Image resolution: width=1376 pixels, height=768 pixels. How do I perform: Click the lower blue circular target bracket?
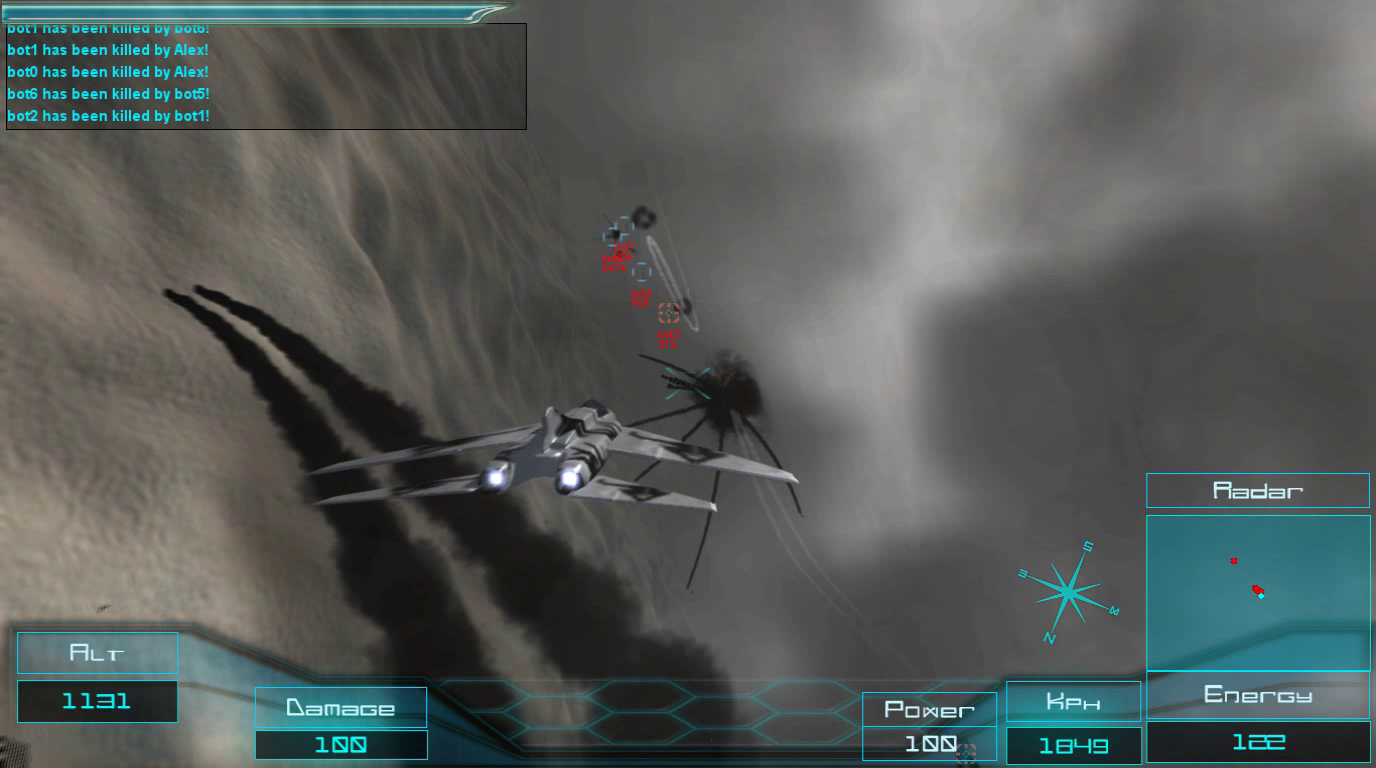(x=641, y=271)
